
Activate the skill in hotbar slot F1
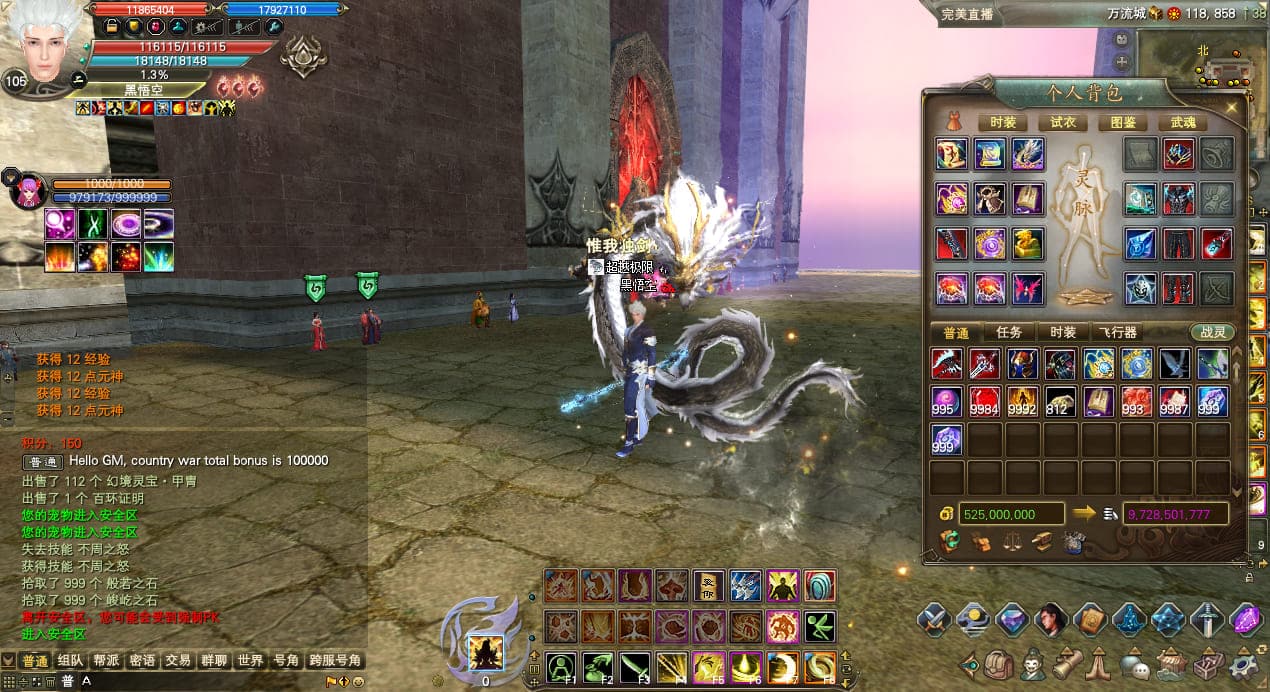[x=561, y=667]
